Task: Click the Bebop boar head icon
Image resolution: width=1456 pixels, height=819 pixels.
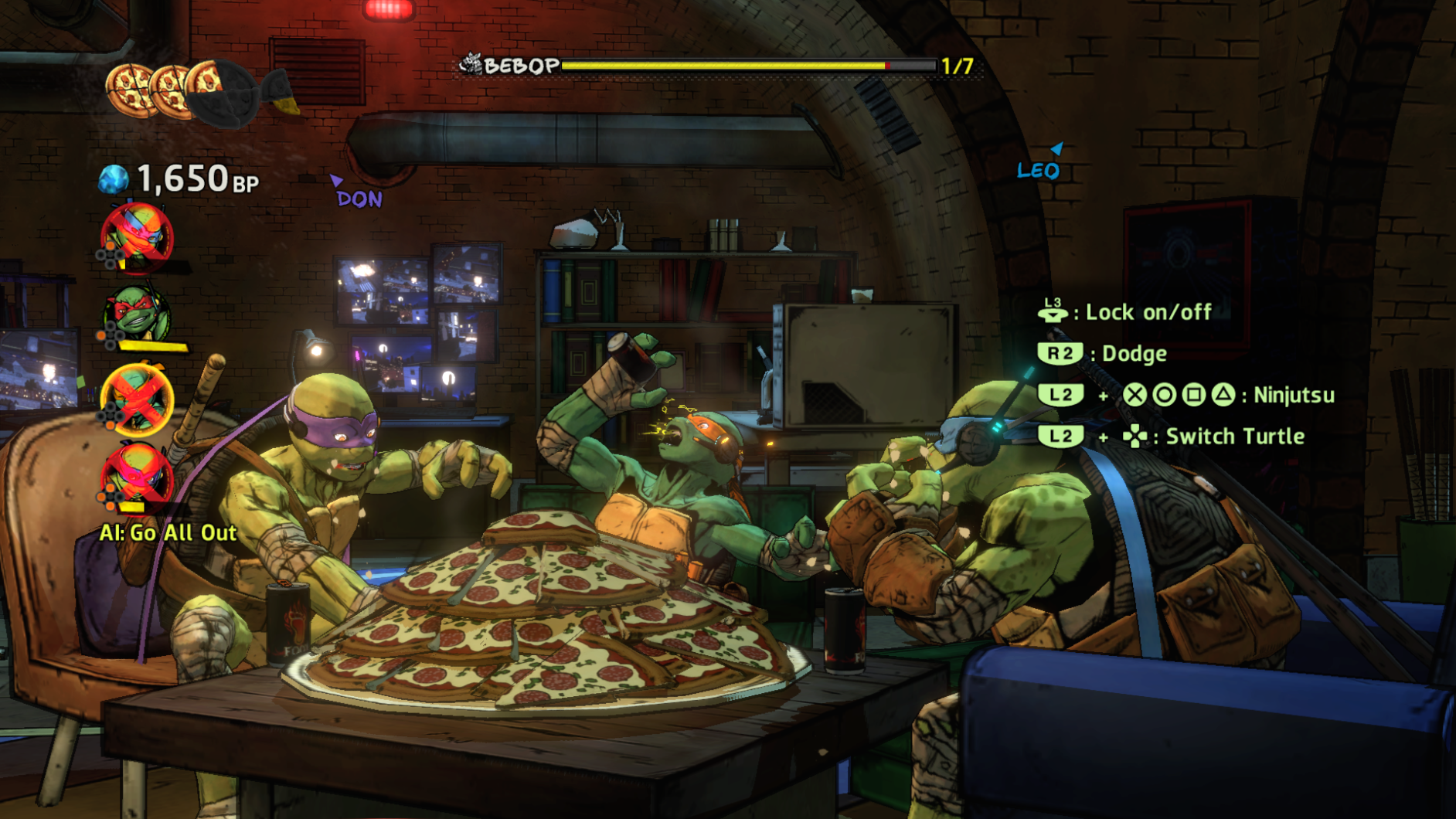Action: click(x=471, y=63)
